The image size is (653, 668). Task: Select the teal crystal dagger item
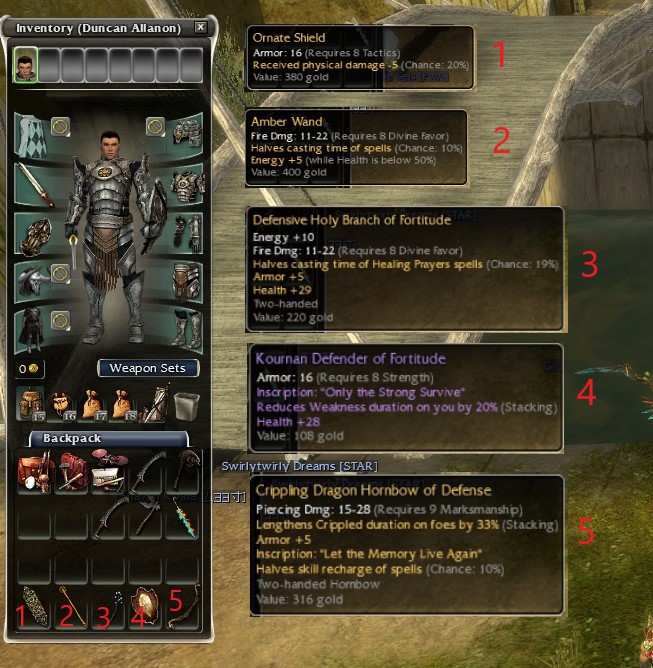pos(183,520)
